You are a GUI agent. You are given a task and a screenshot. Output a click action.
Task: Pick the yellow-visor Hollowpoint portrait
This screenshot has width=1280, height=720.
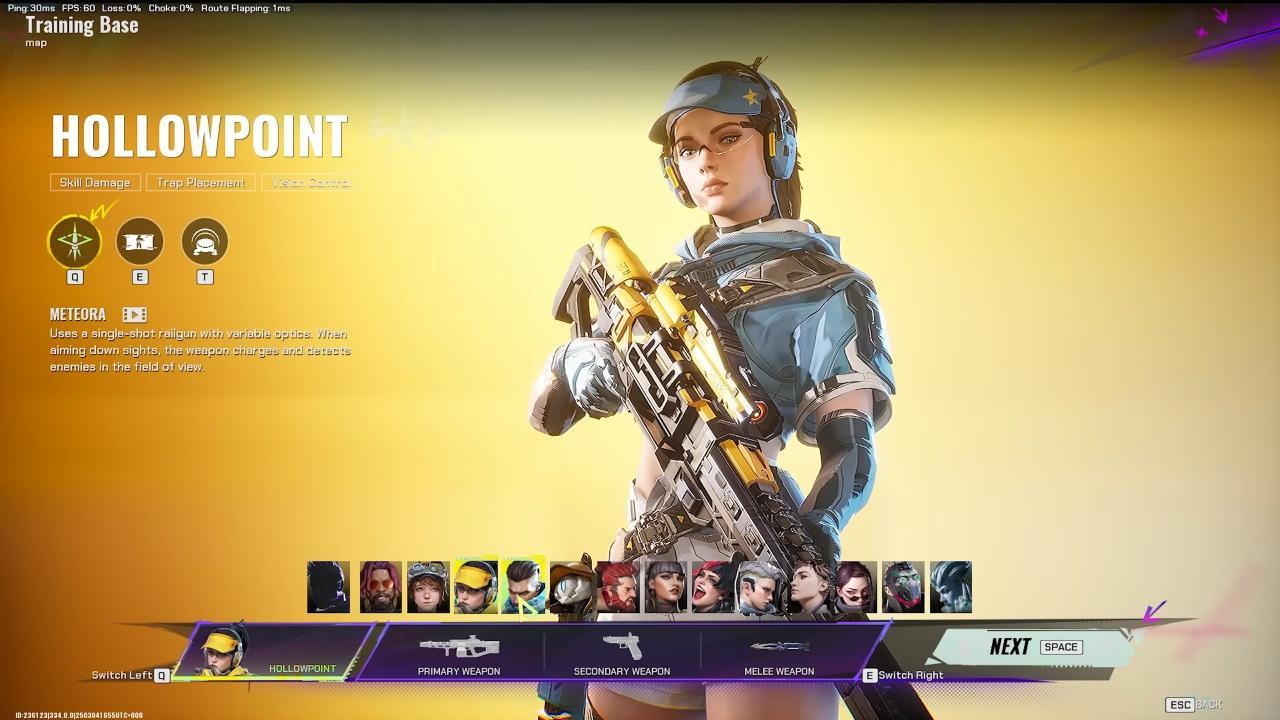475,587
